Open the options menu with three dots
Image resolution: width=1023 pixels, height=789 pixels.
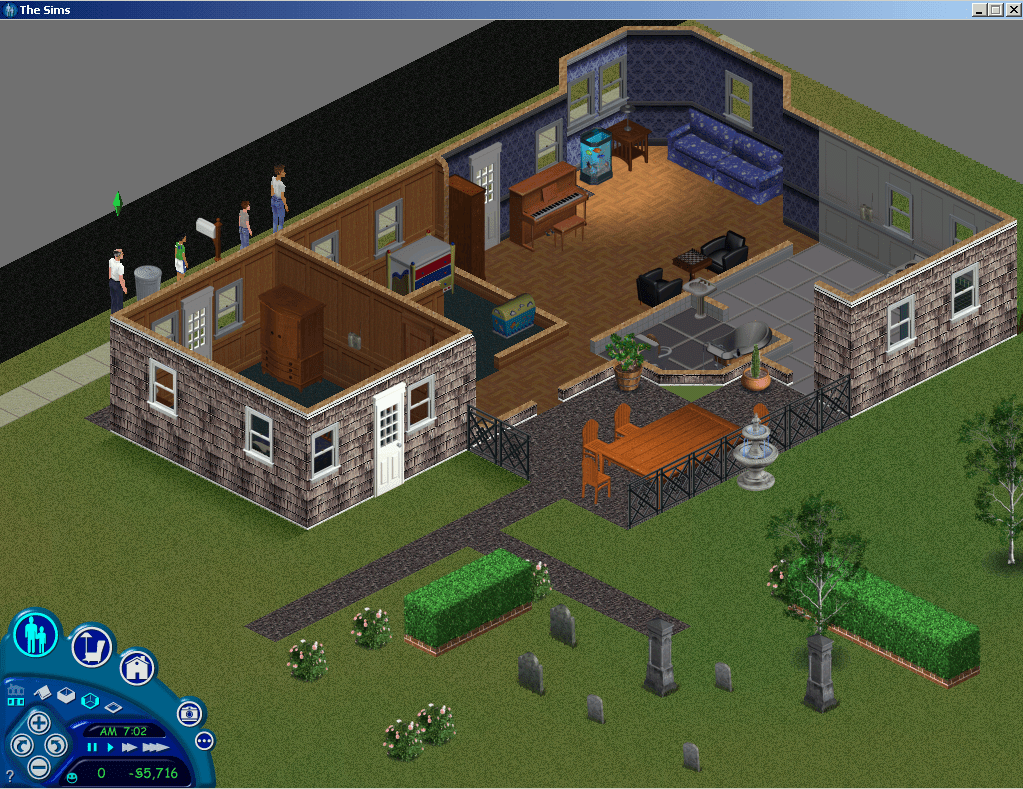(204, 741)
